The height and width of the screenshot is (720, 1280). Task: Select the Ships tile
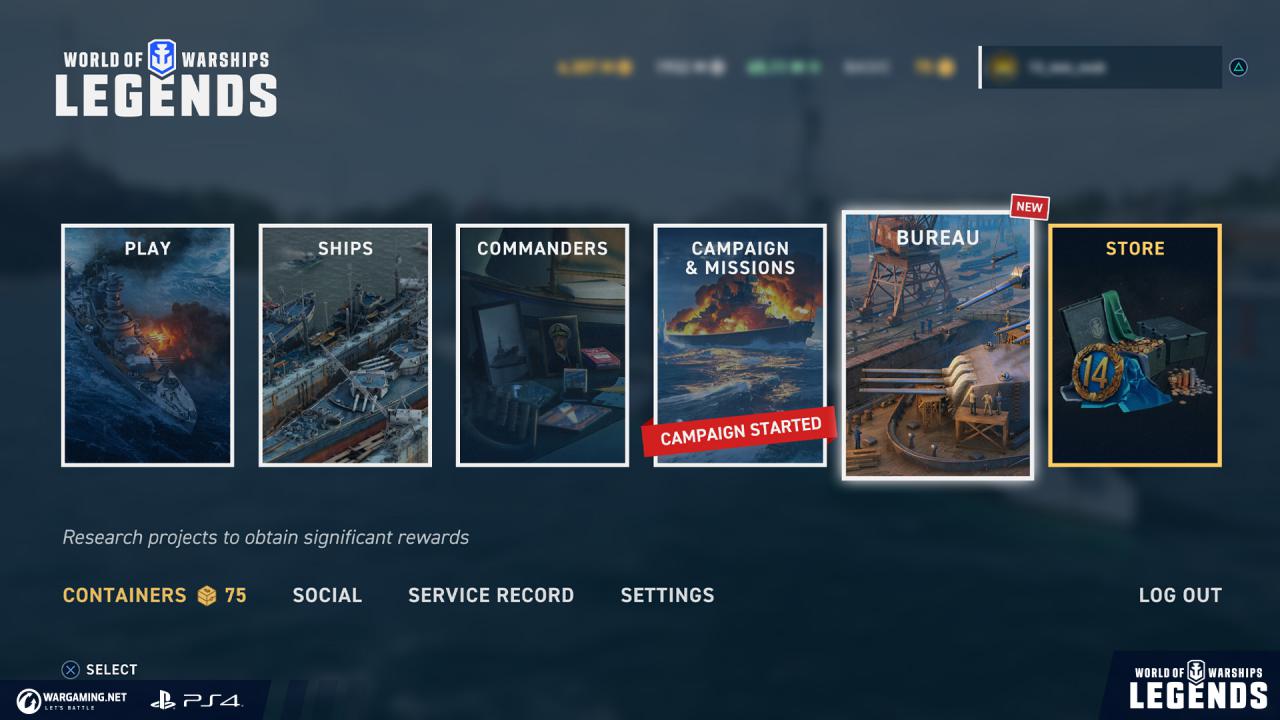345,345
